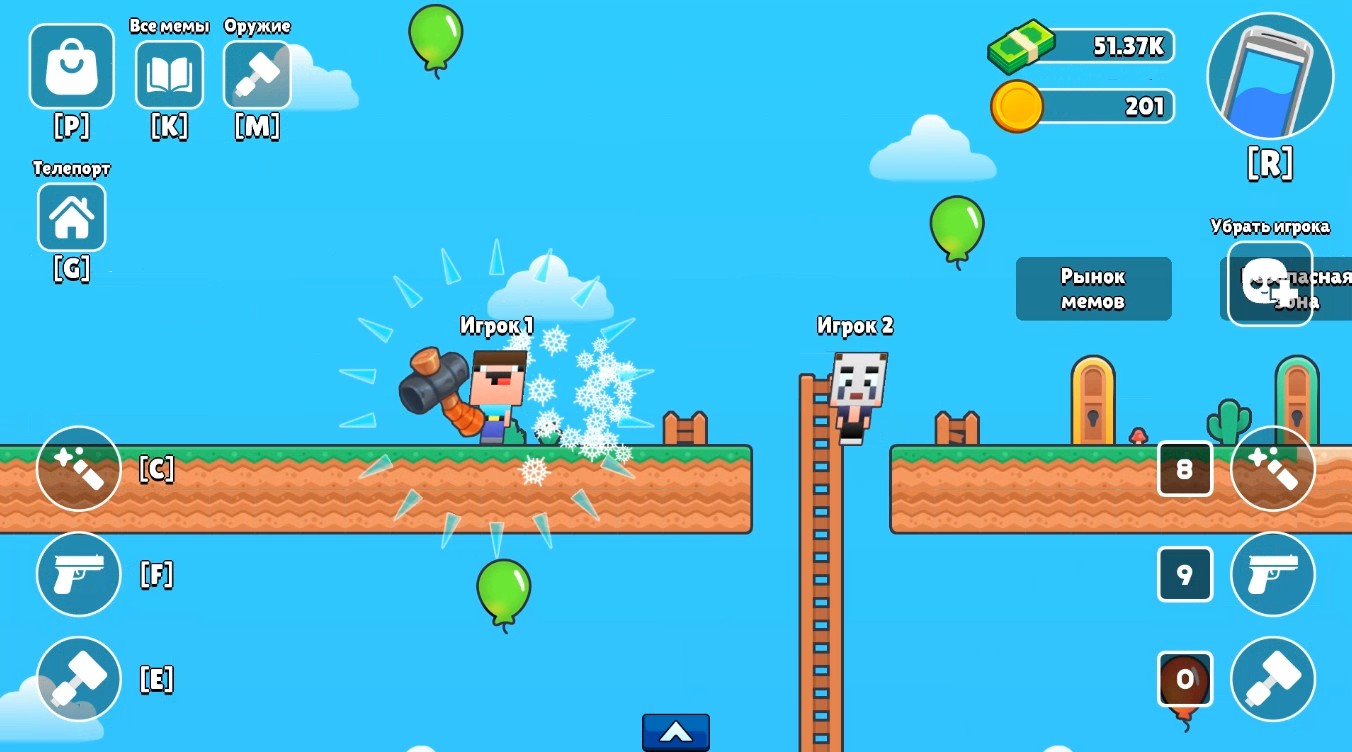Select the pistol icon on the right side
The height and width of the screenshot is (752, 1352).
1272,575
